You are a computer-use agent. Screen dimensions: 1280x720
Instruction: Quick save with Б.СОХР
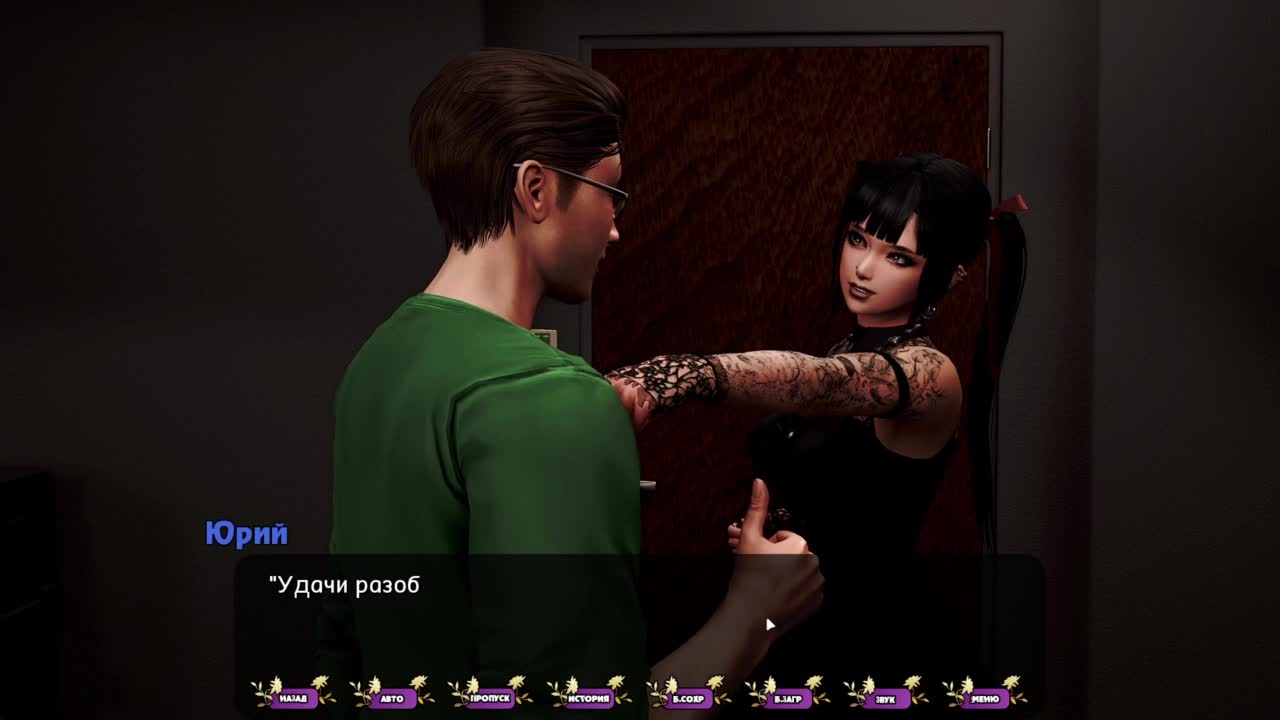[688, 698]
